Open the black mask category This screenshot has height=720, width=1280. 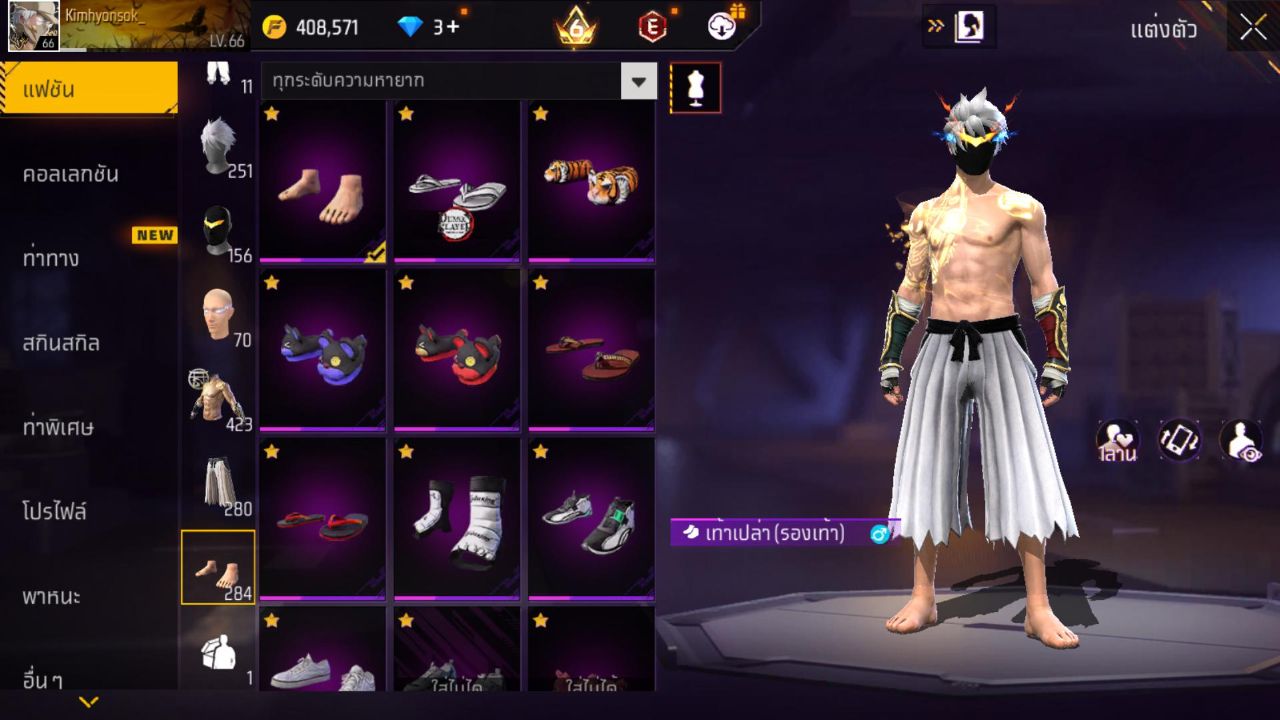(218, 231)
